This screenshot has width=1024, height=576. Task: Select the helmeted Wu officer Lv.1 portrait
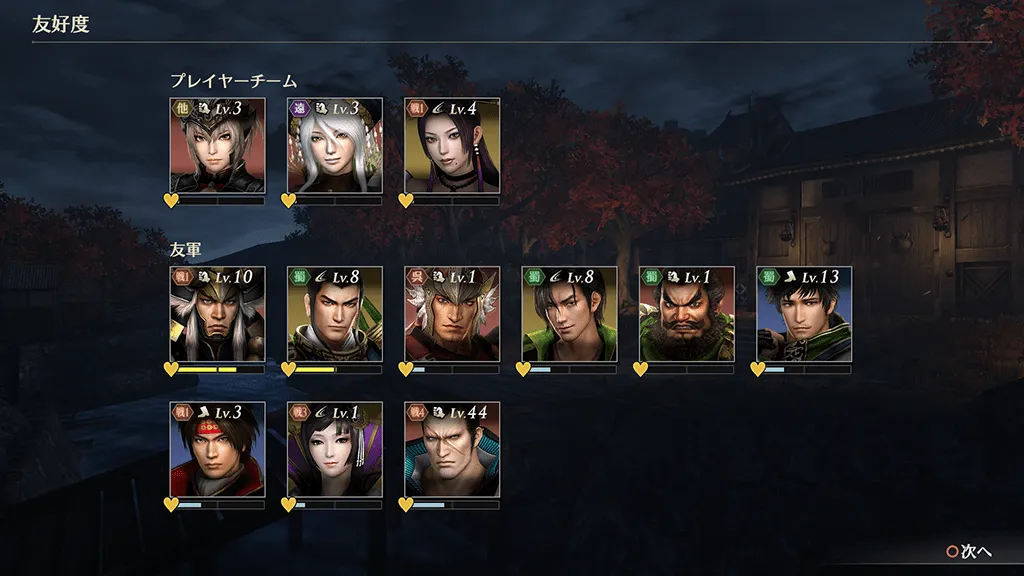pos(452,314)
